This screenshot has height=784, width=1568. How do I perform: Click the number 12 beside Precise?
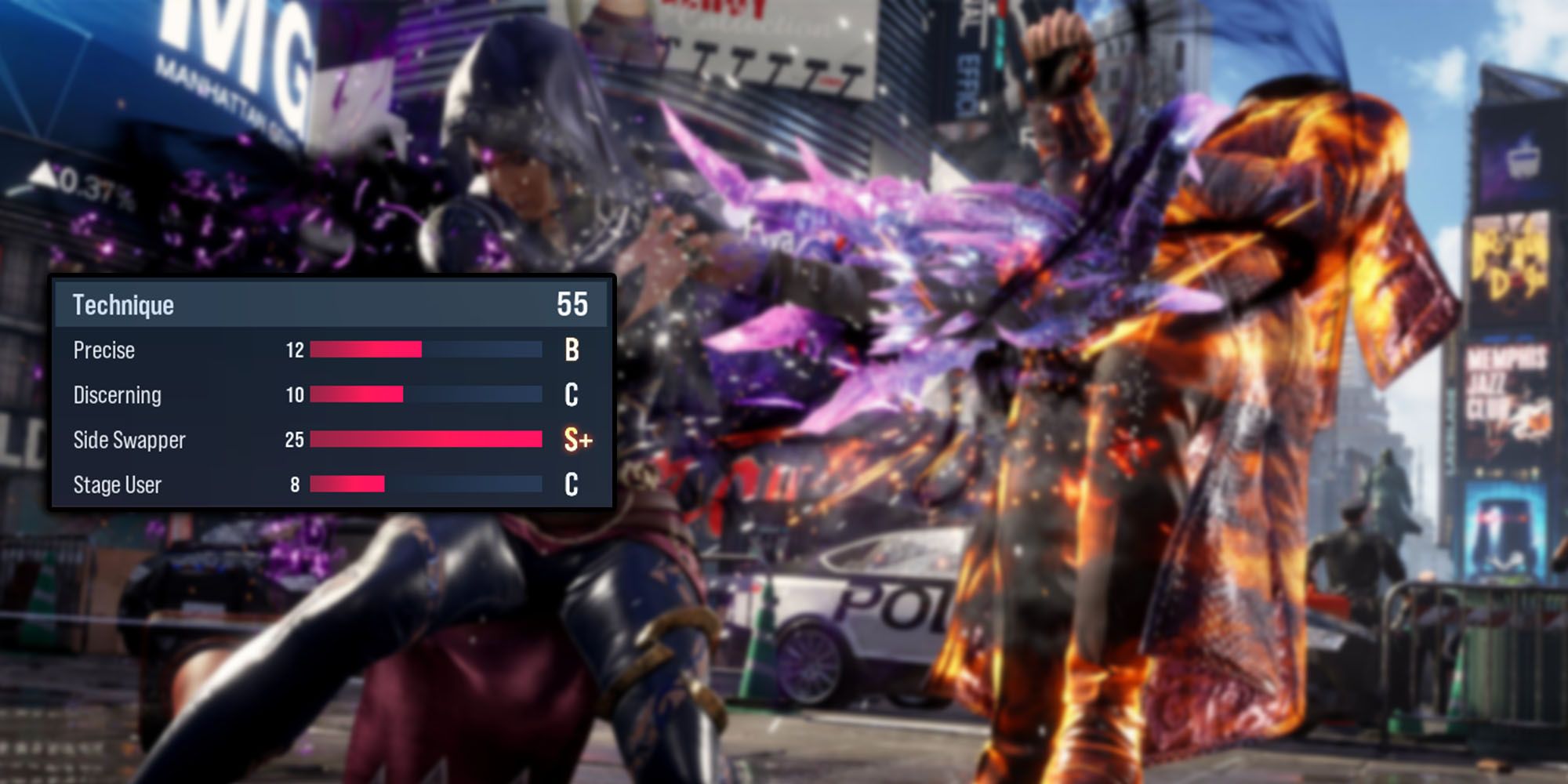[x=296, y=350]
